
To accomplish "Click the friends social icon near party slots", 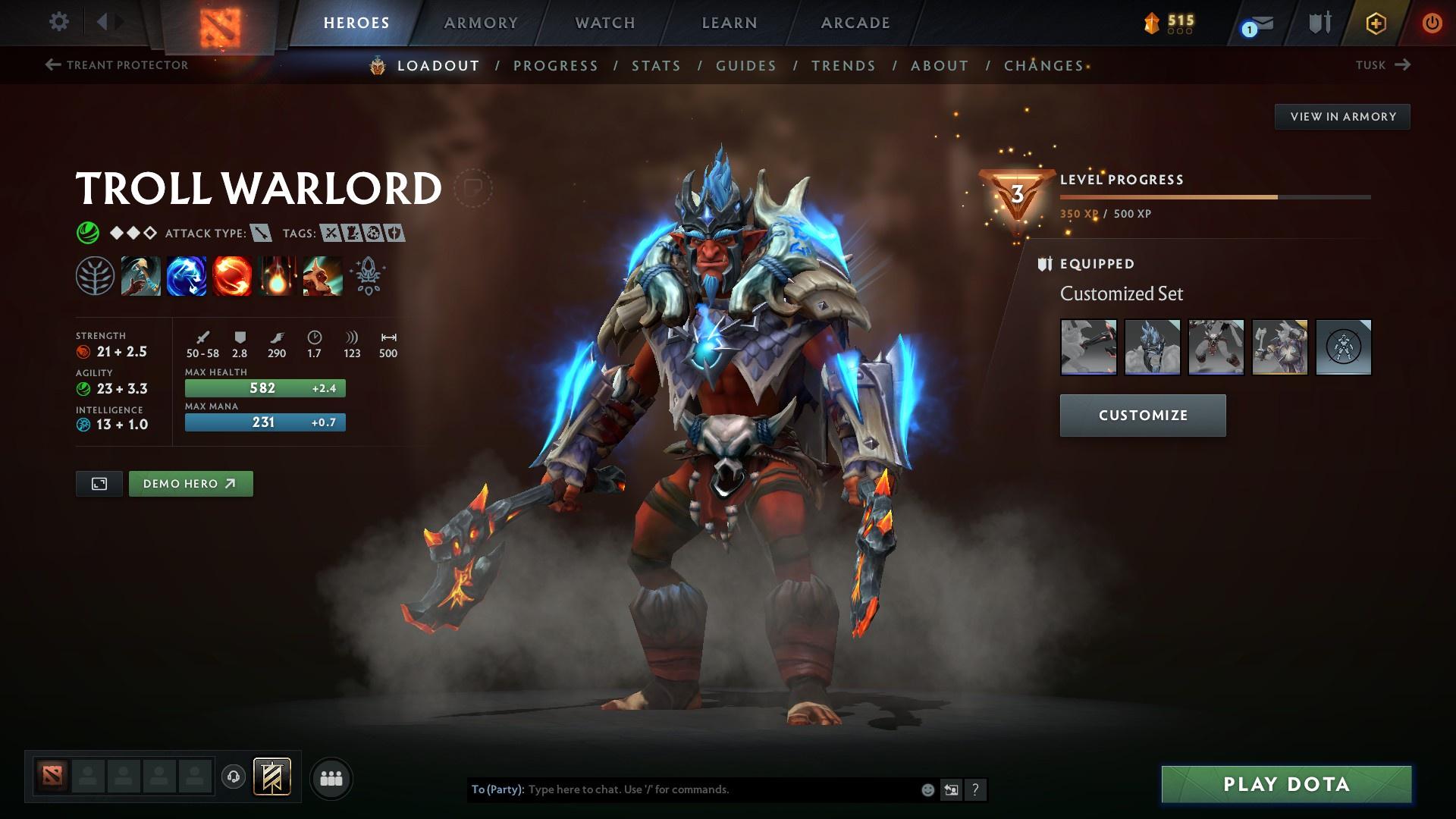I will pyautogui.click(x=331, y=777).
